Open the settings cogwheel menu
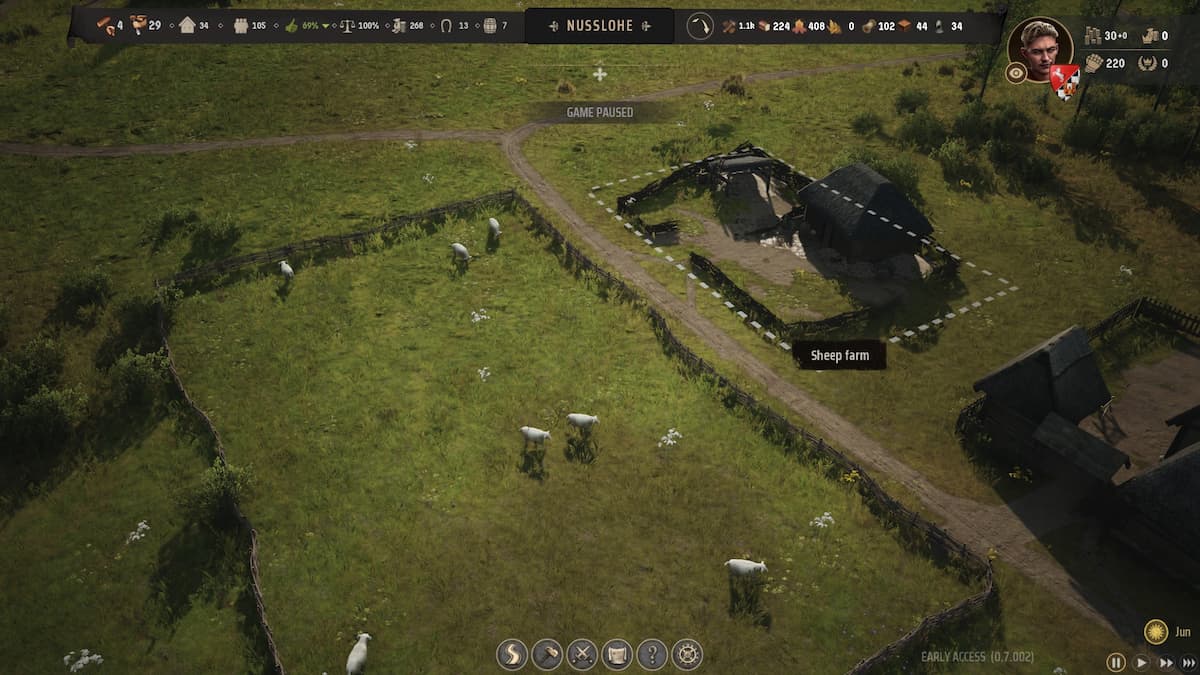The height and width of the screenshot is (675, 1200). [687, 654]
